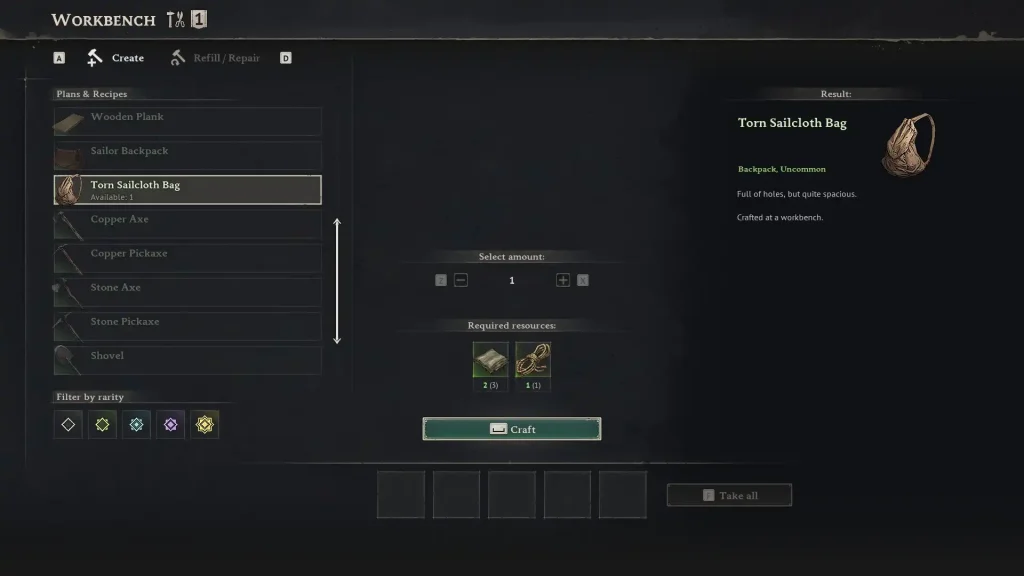
Task: Select the Copper Pickaxe recipe
Action: pyautogui.click(x=188, y=257)
